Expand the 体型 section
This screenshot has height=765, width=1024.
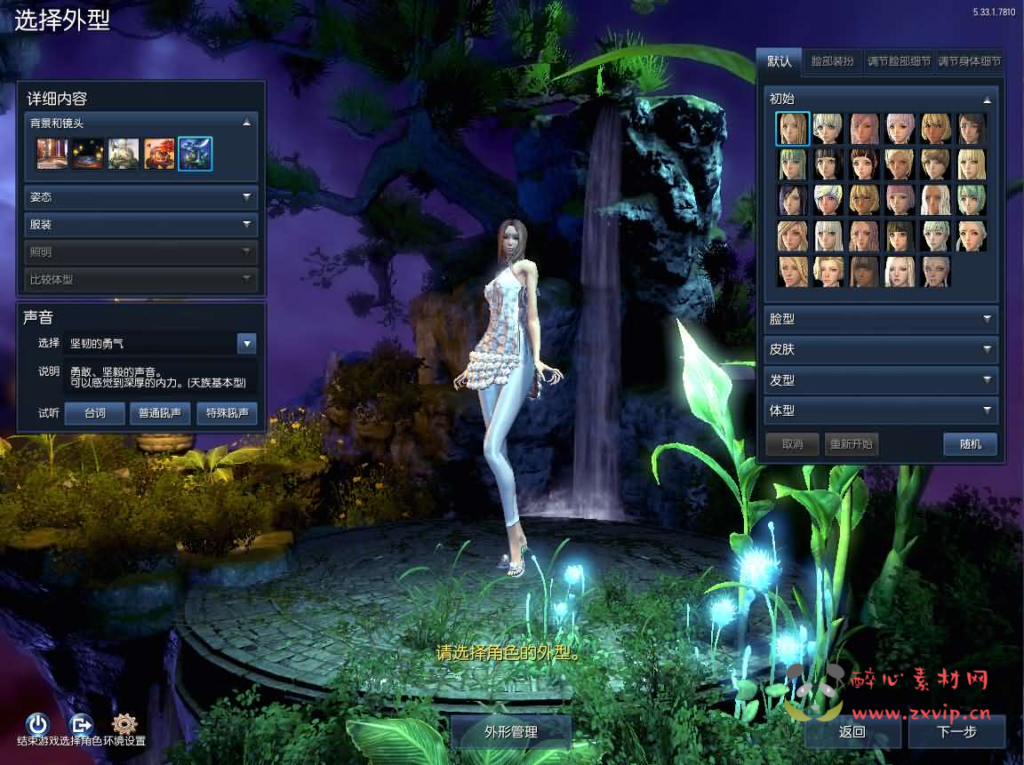[880, 410]
